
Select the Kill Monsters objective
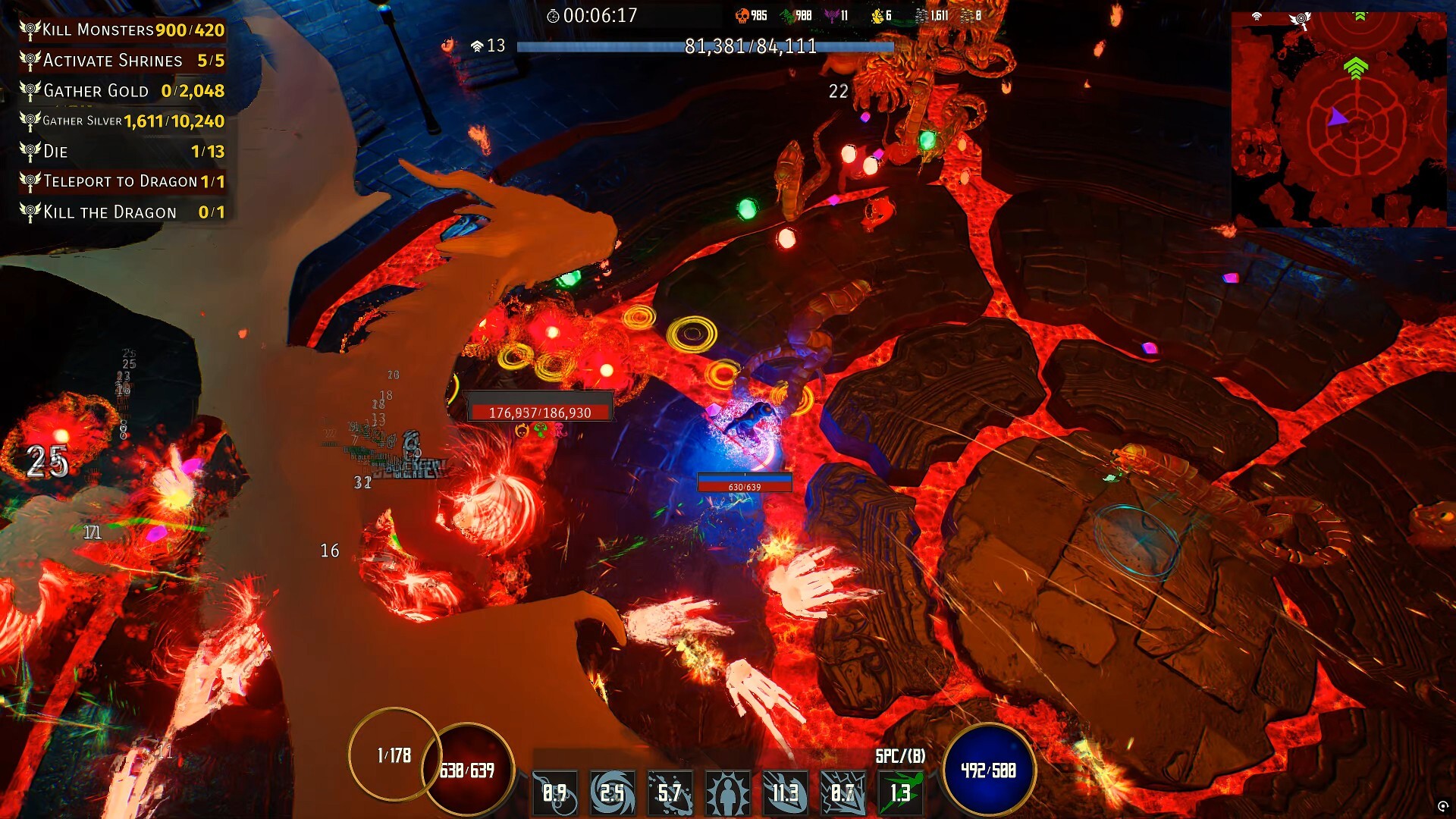point(121,30)
